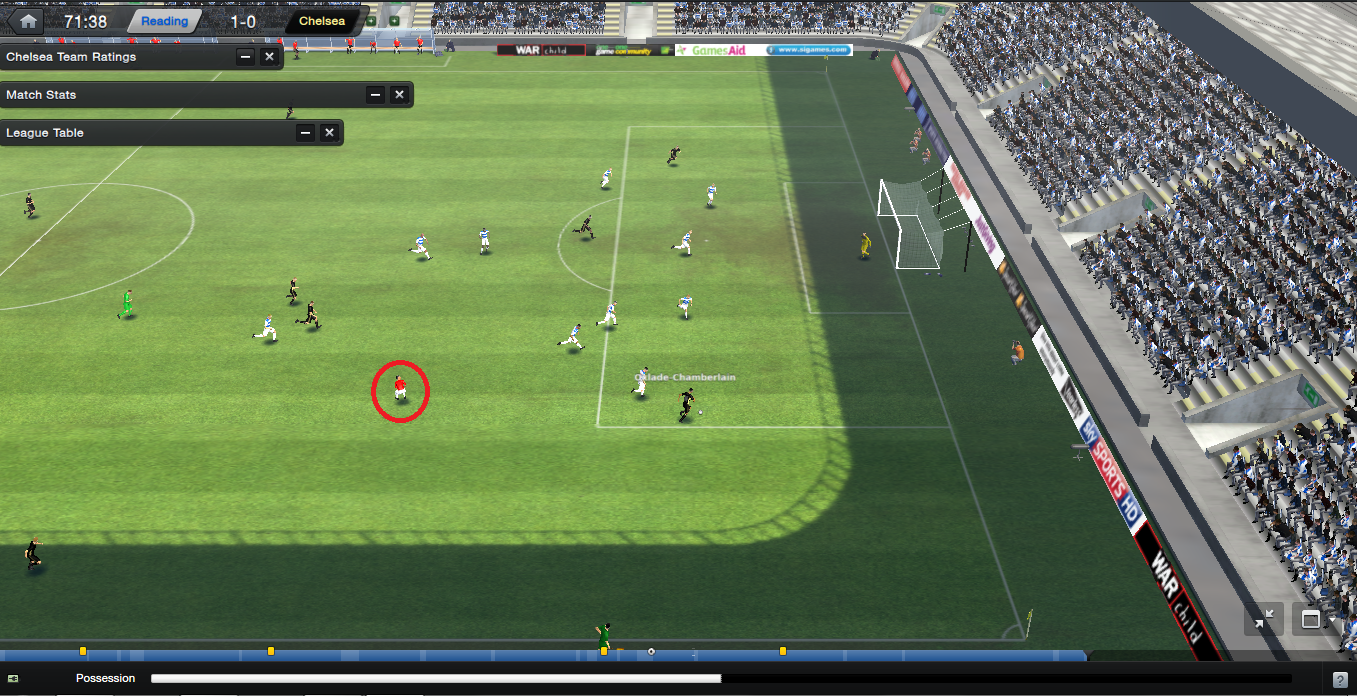
Task: Click the home button in the scoreboard
Action: 28,20
